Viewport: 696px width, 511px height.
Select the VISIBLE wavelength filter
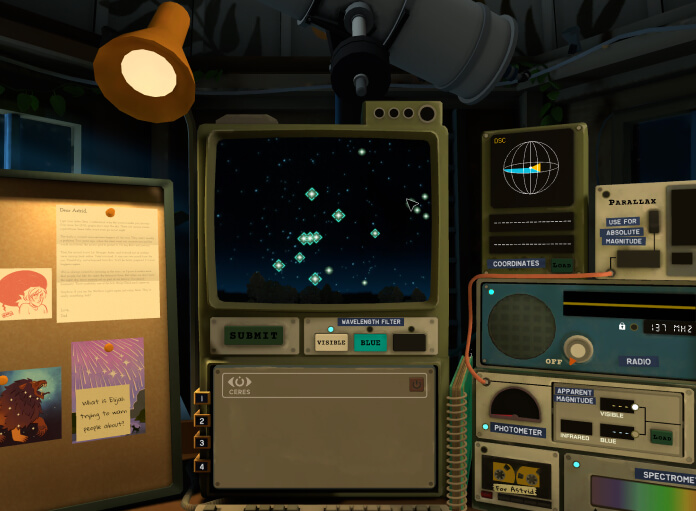click(331, 342)
